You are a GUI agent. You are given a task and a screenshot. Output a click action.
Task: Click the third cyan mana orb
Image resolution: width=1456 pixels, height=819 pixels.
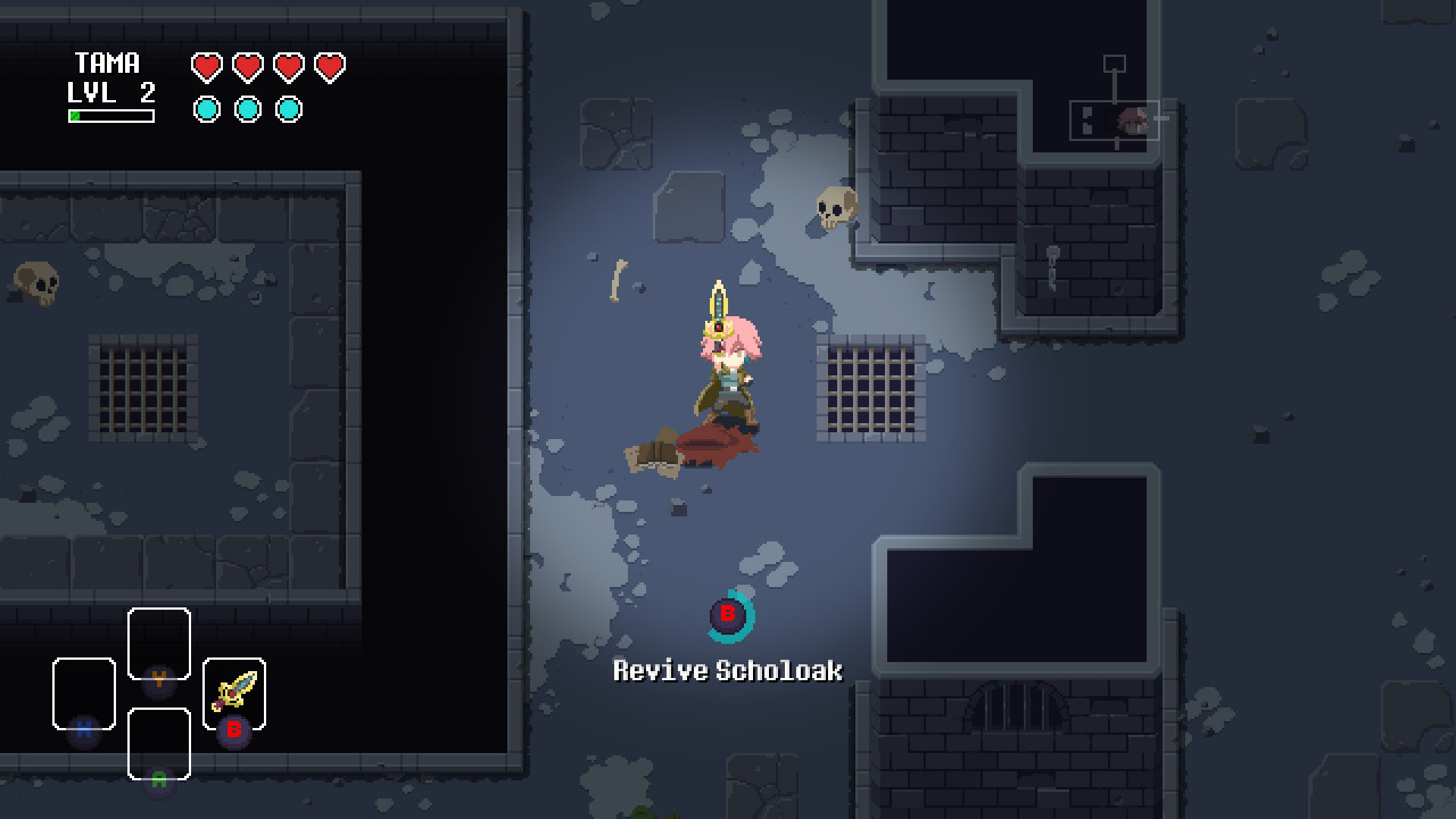click(287, 108)
